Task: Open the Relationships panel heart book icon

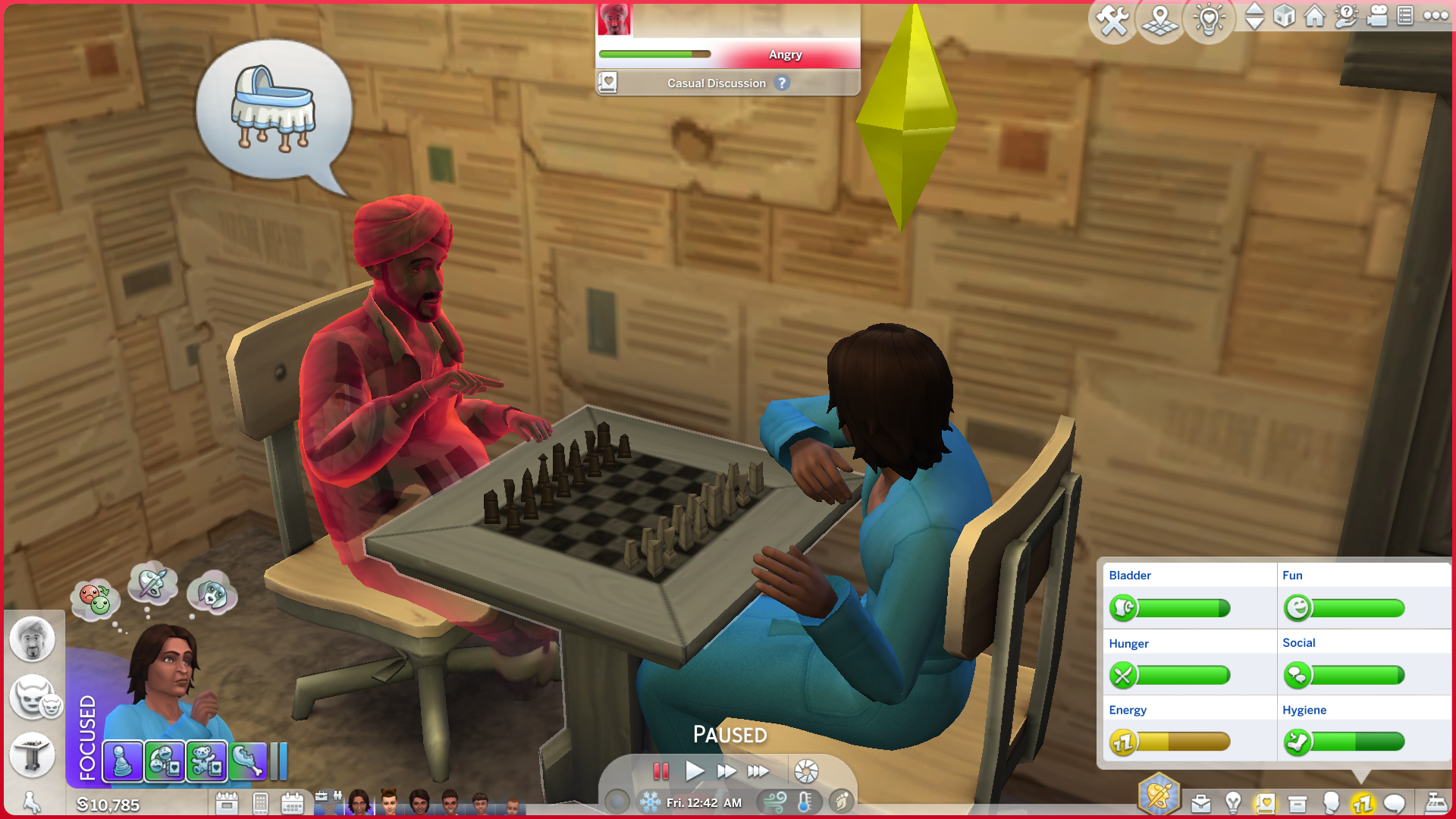Action: click(x=1265, y=803)
